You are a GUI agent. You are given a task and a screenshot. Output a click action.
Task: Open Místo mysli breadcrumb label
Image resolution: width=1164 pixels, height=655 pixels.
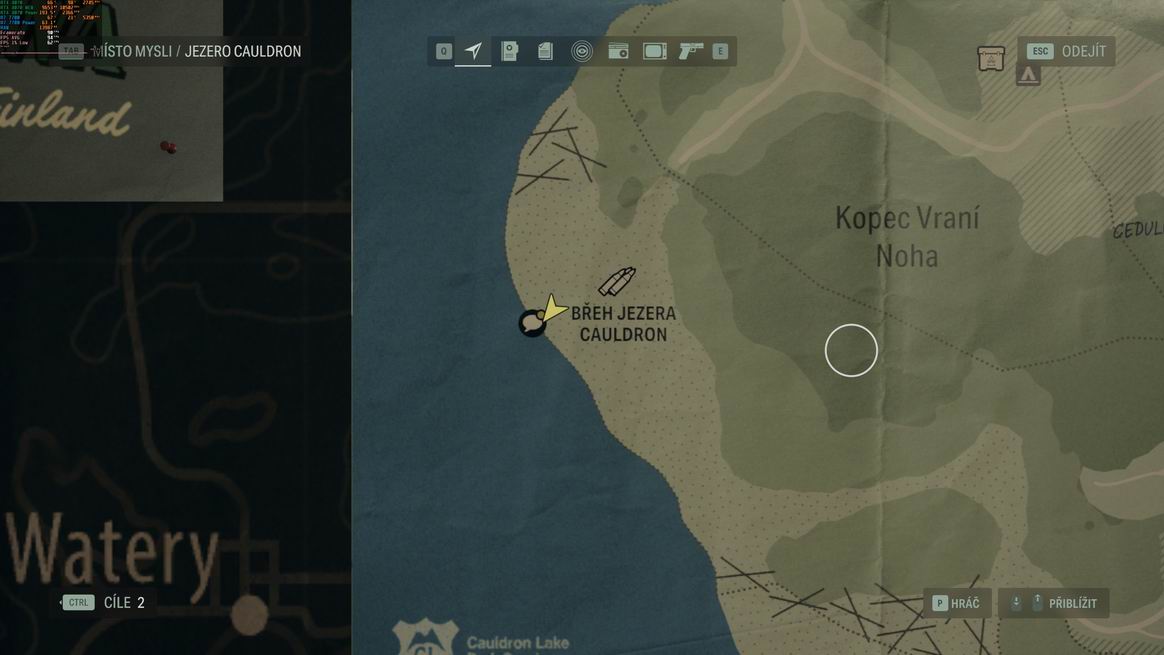coord(131,51)
